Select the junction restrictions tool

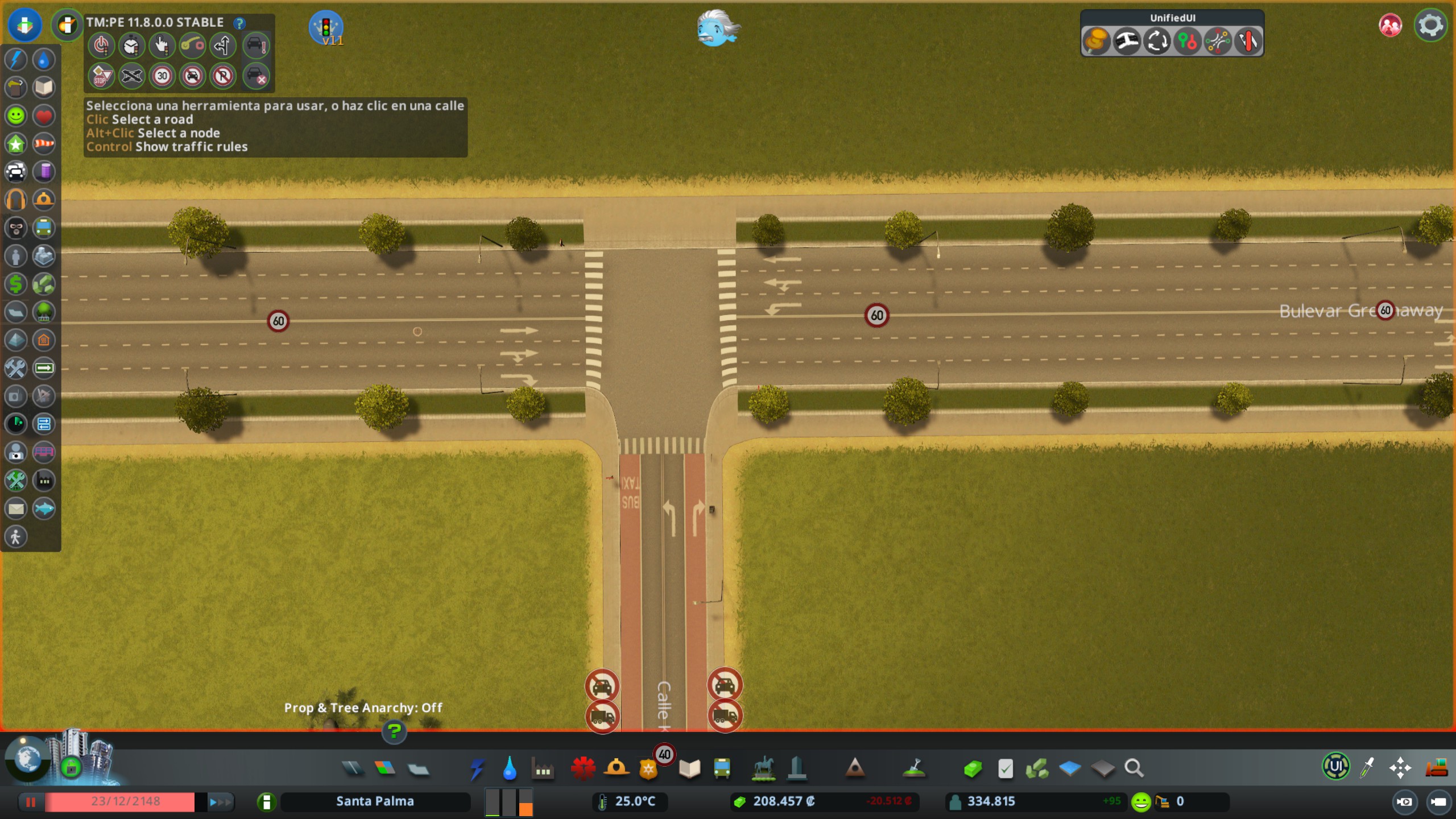[x=132, y=76]
